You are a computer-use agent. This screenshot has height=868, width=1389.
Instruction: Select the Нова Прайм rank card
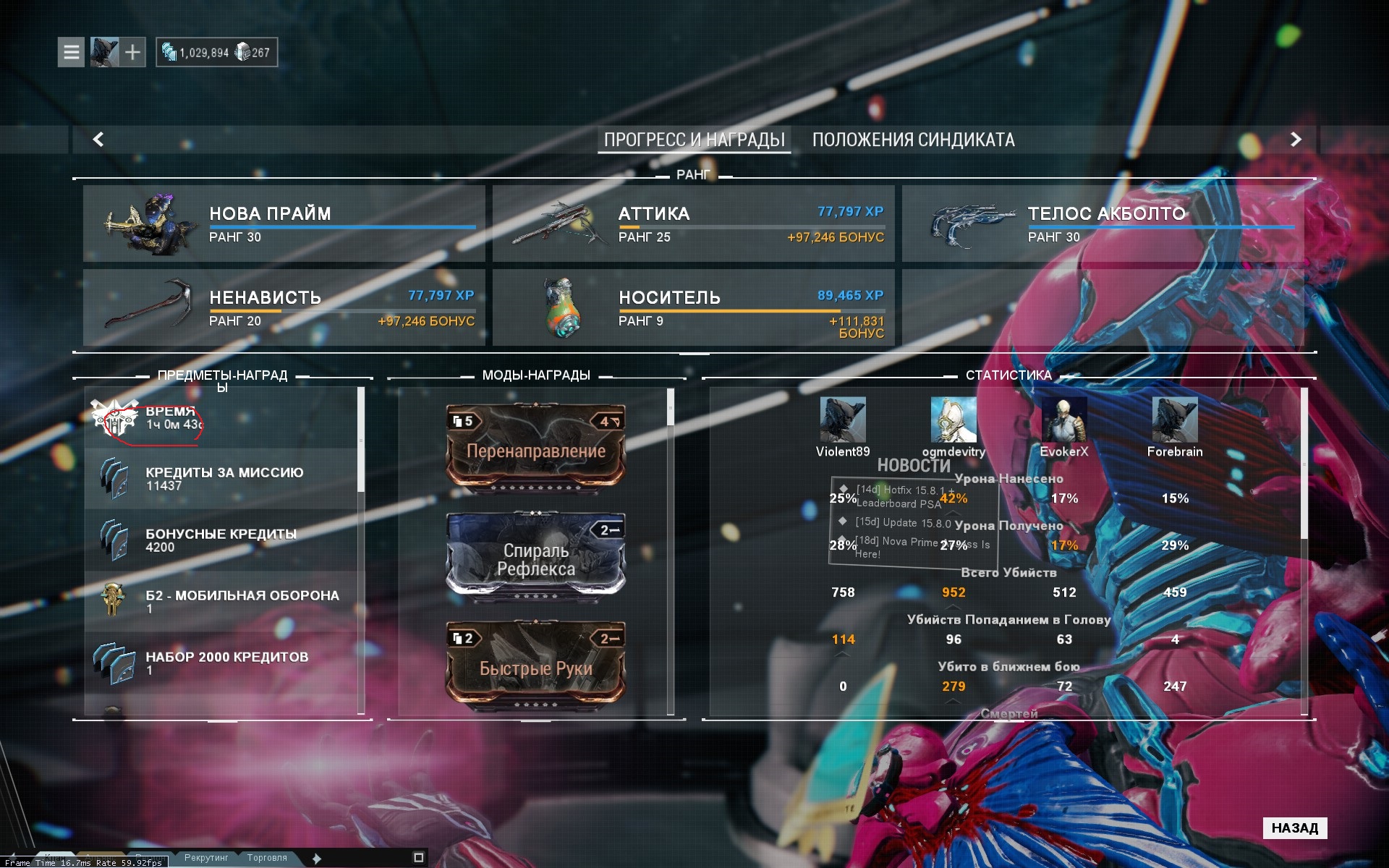point(284,224)
